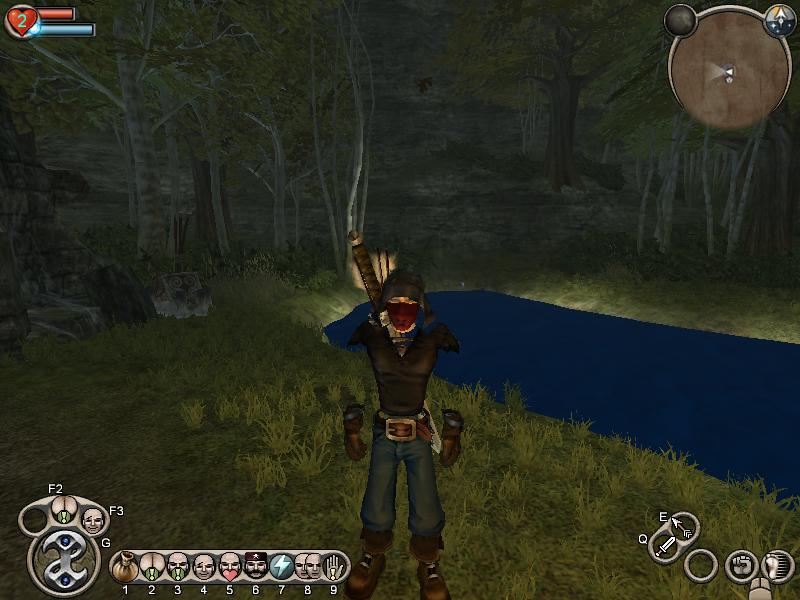Toggle the footprint sneak icon
Viewport: 800px width, 600px height.
coord(774,566)
